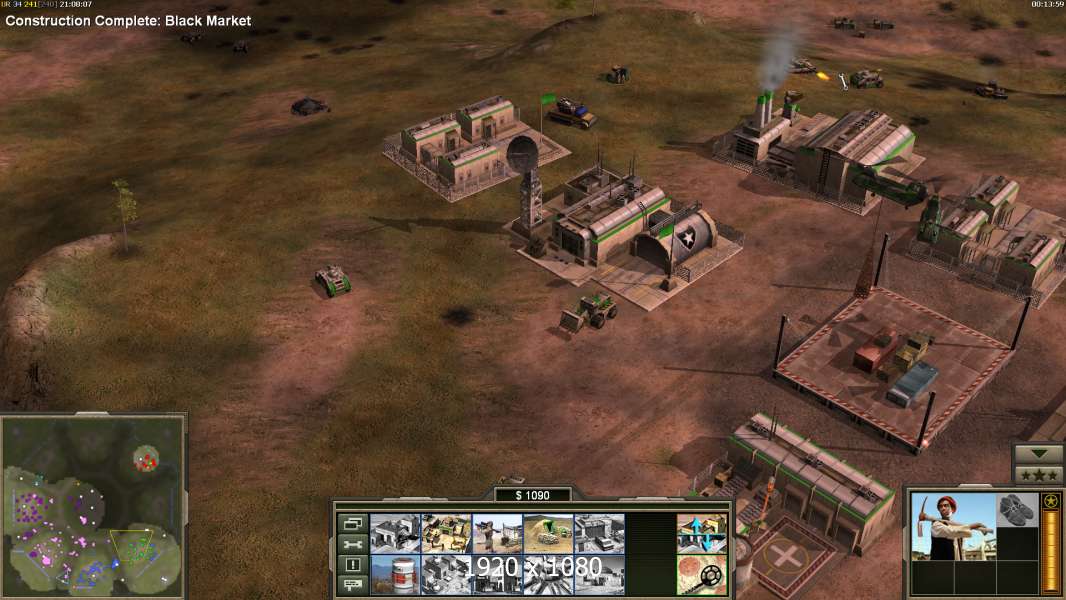Click the minimap
The width and height of the screenshot is (1066, 600).
(93, 506)
